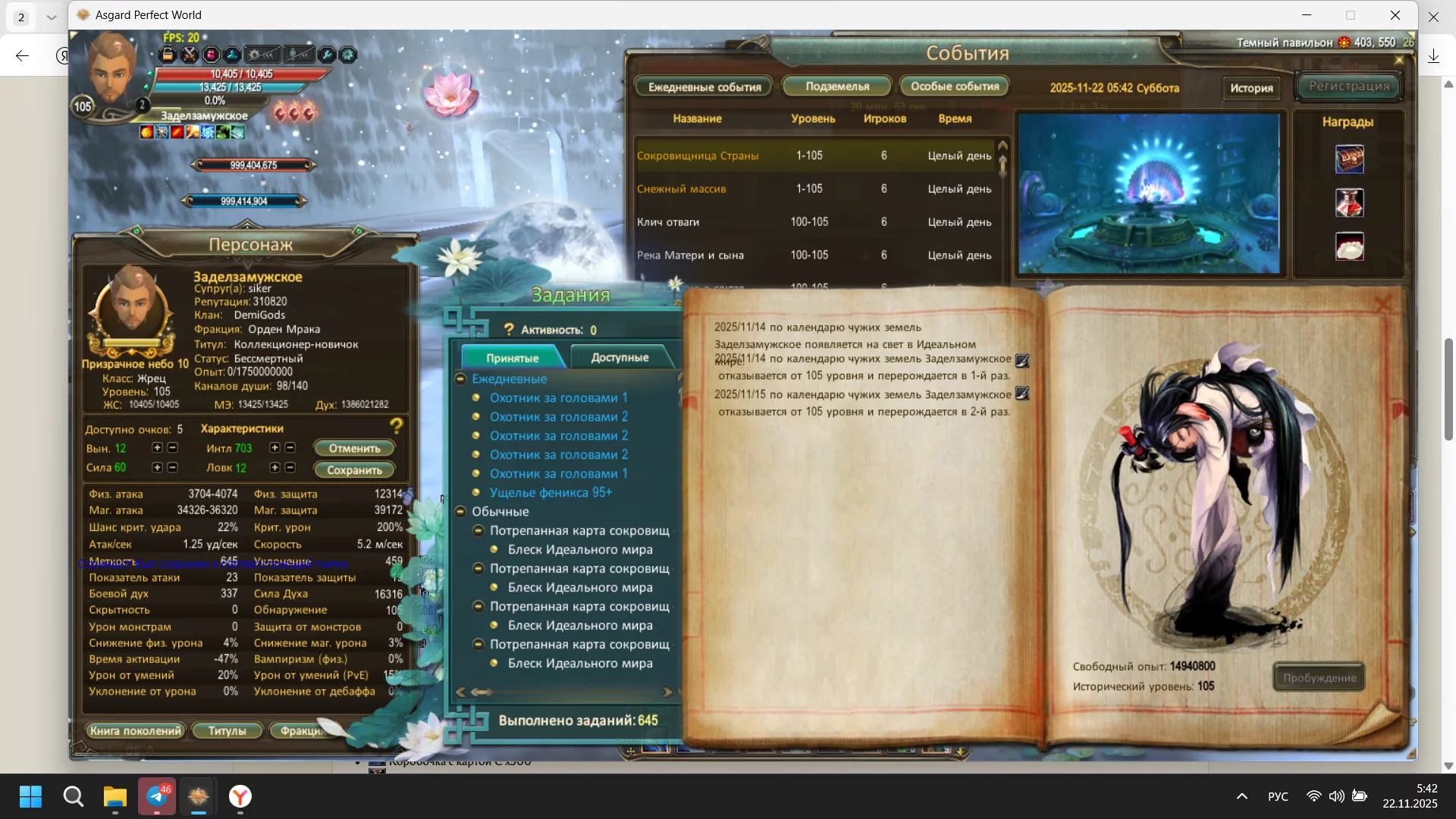The height and width of the screenshot is (819, 1456).
Task: Minimize the Asgard Perfect World window
Action: (1307, 15)
